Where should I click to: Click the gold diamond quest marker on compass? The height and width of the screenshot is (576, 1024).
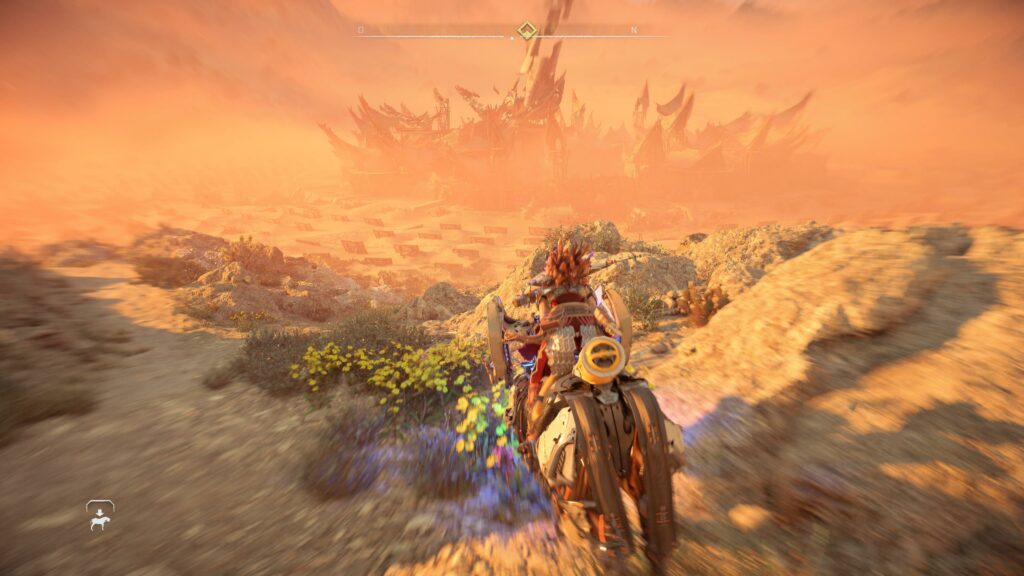pyautogui.click(x=526, y=30)
